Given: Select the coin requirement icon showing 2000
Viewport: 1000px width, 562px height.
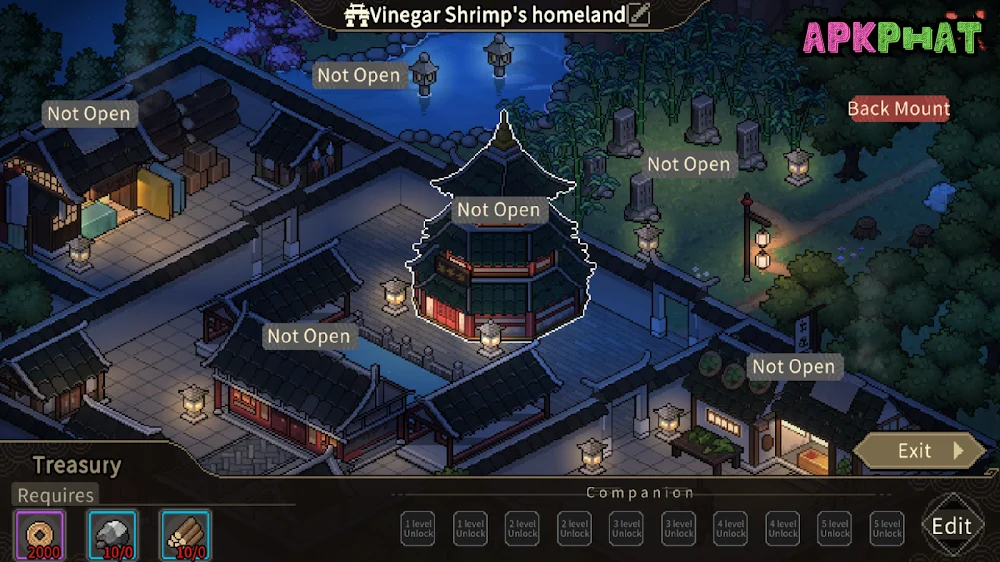Looking at the screenshot, I should [40, 535].
